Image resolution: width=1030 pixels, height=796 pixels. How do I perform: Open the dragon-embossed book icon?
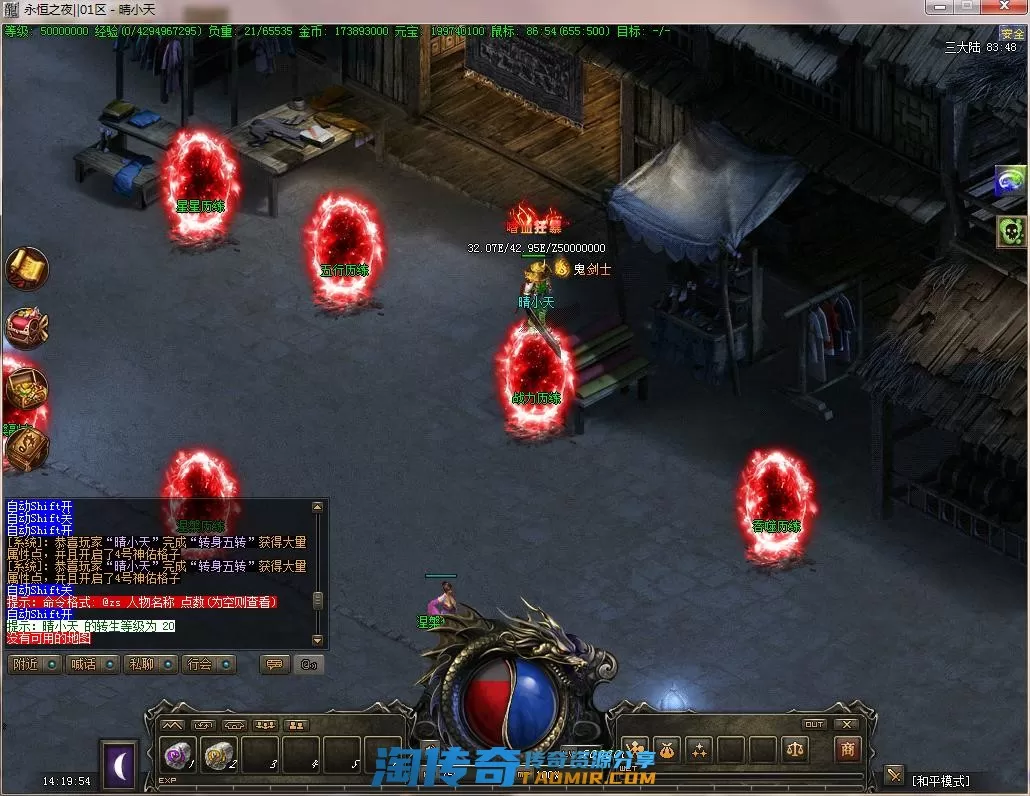coord(26,450)
